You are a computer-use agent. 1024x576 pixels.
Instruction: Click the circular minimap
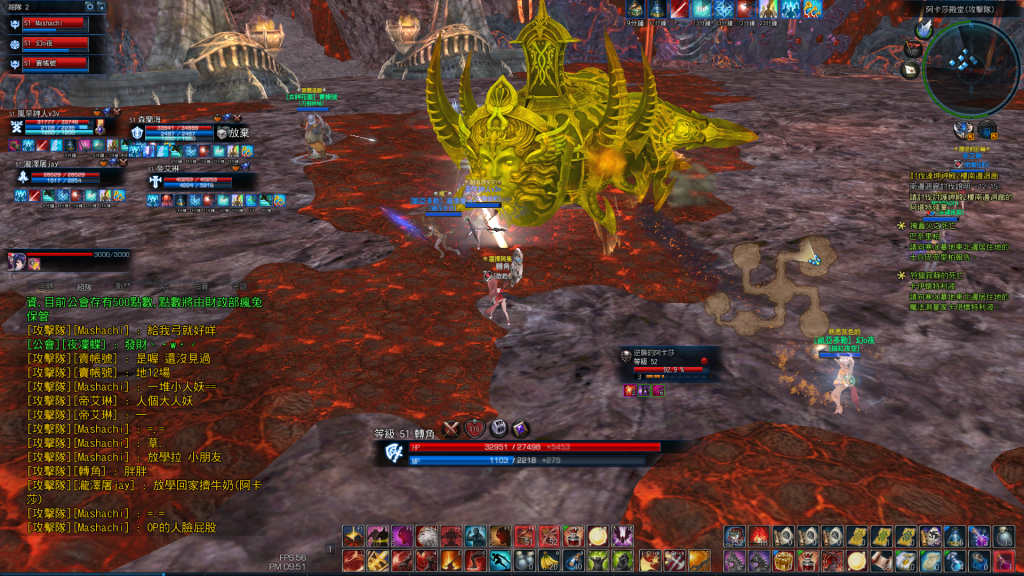coord(964,66)
